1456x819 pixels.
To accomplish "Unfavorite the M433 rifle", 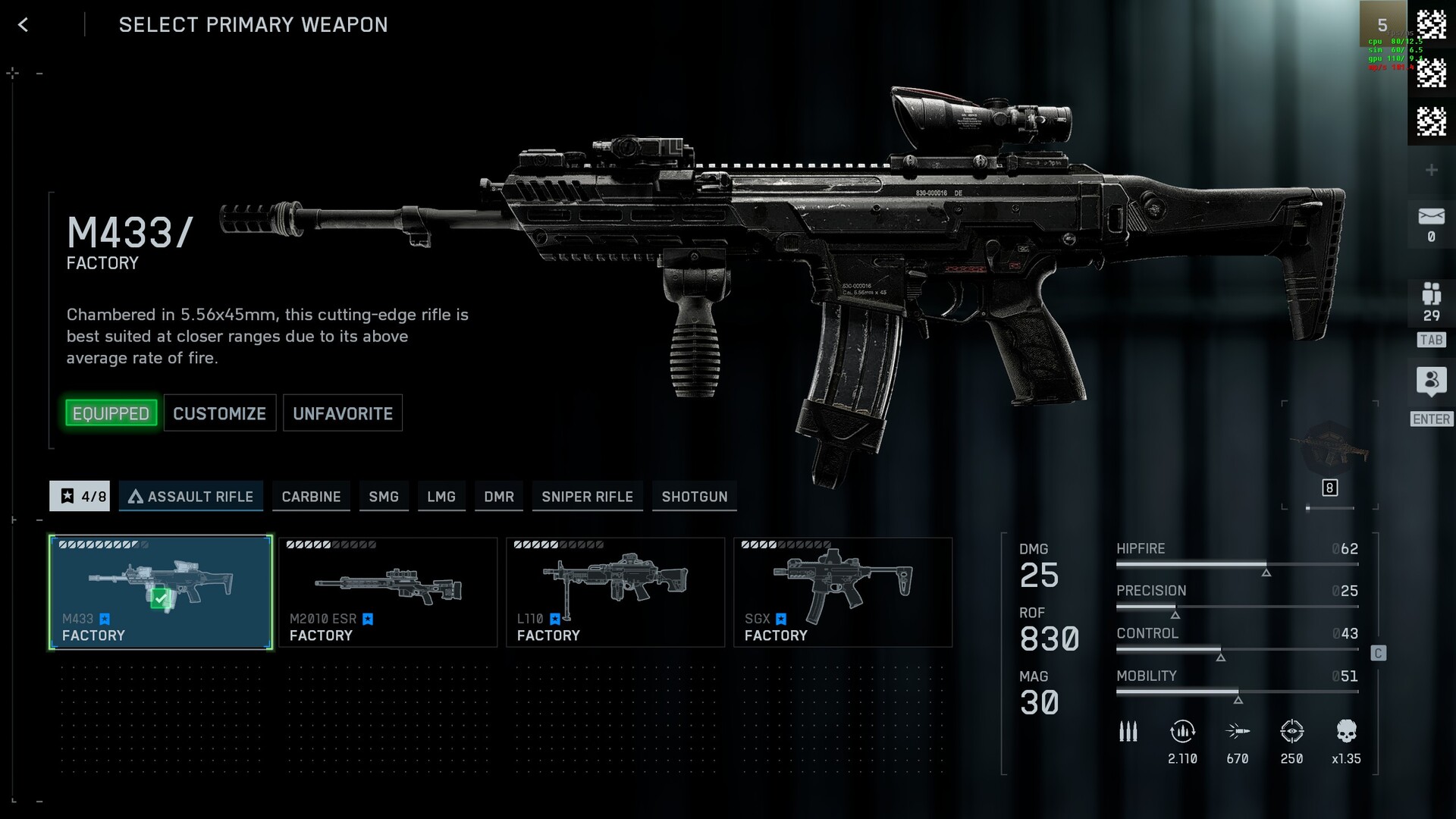I will [x=343, y=413].
